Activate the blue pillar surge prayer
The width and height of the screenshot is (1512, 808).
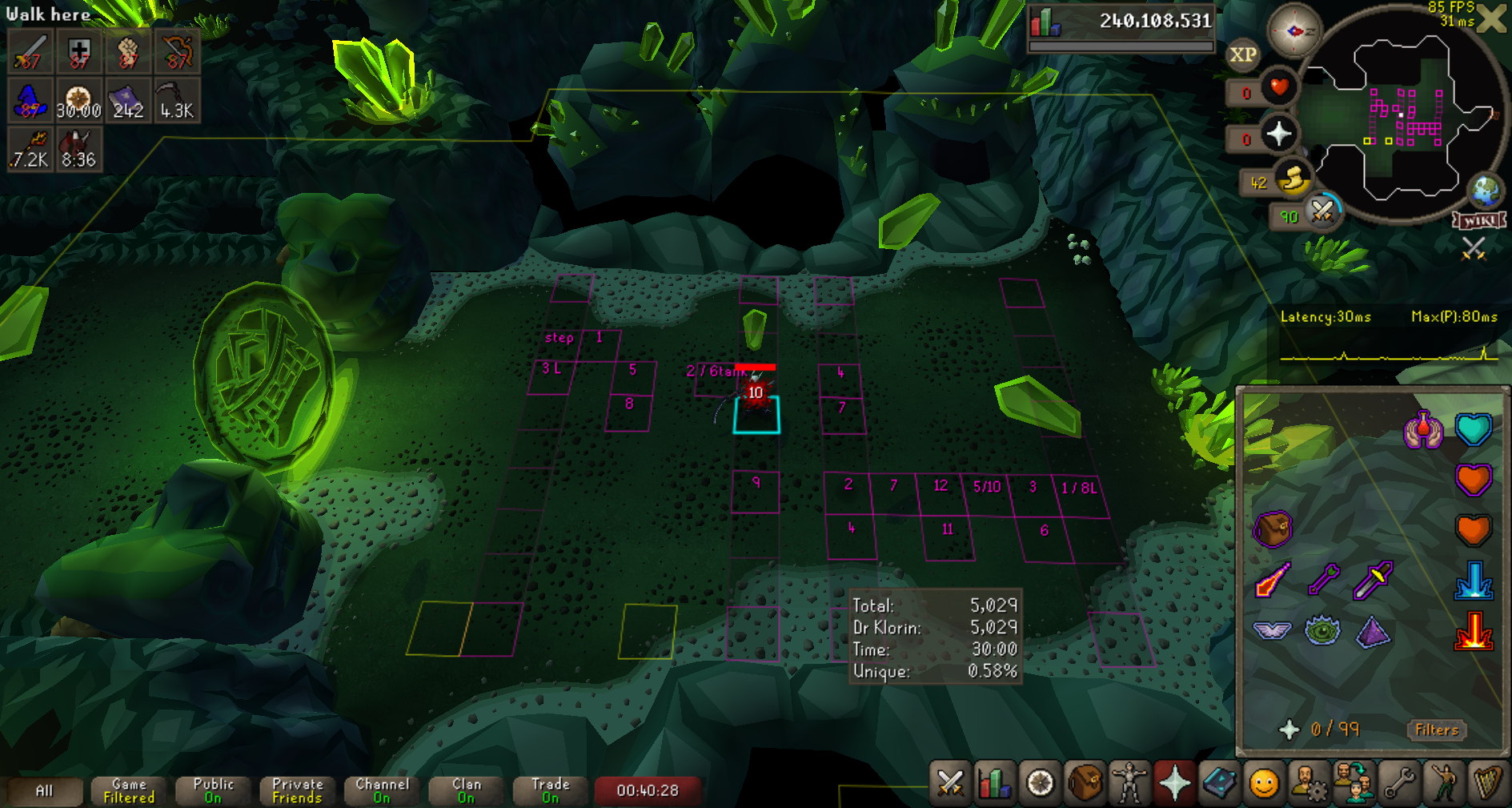pos(1473,581)
